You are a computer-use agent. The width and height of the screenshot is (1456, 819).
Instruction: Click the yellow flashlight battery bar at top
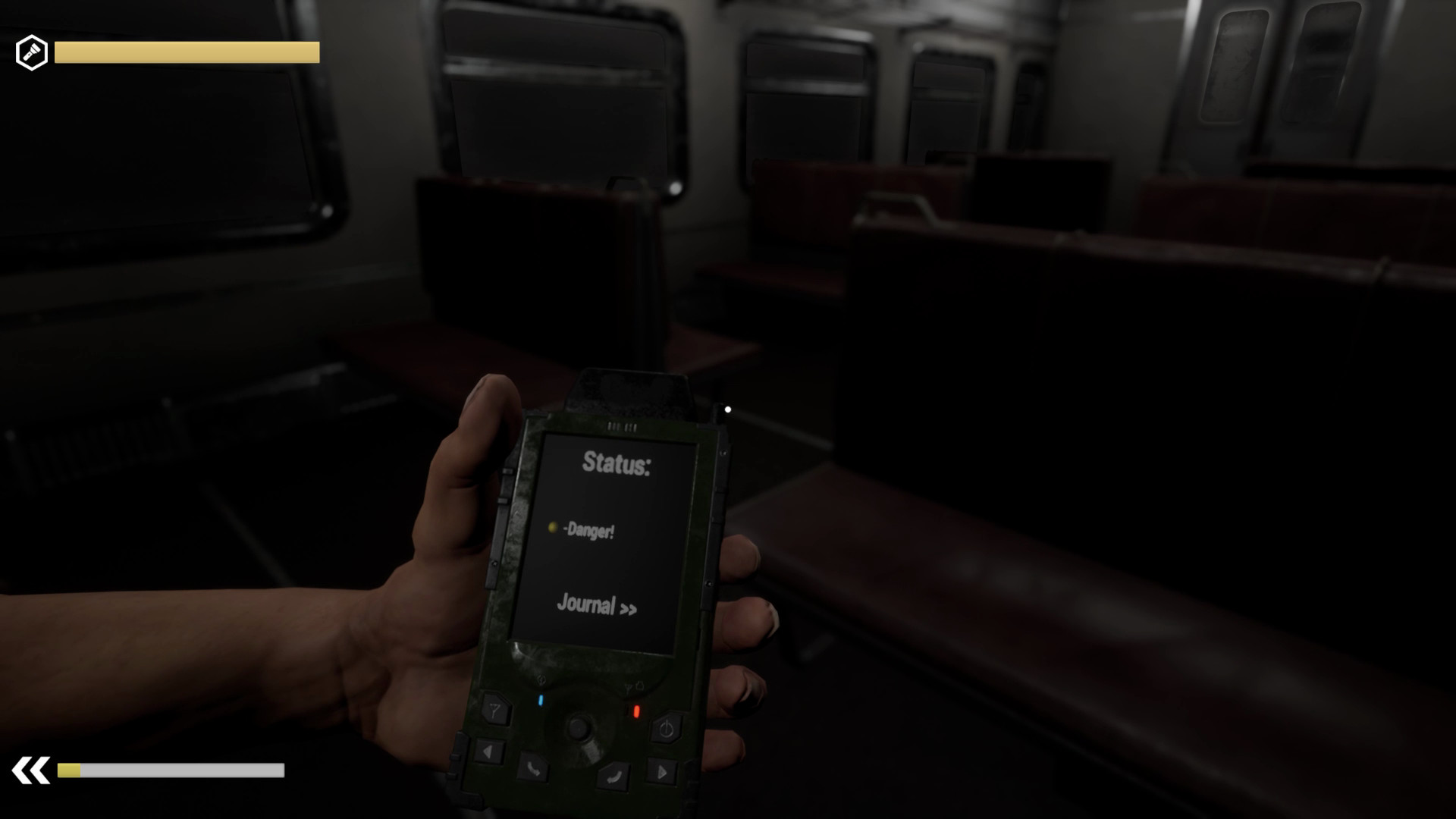(184, 52)
